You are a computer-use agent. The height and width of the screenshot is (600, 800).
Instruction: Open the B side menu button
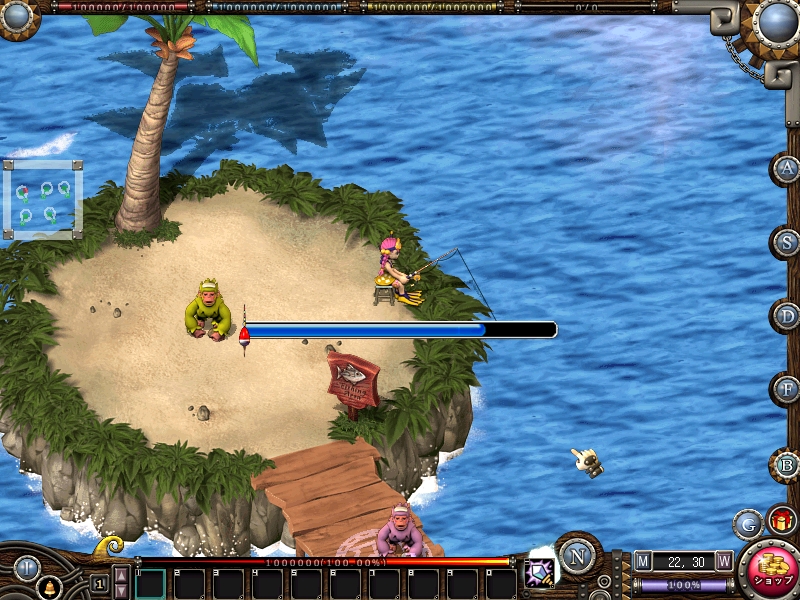pos(787,464)
